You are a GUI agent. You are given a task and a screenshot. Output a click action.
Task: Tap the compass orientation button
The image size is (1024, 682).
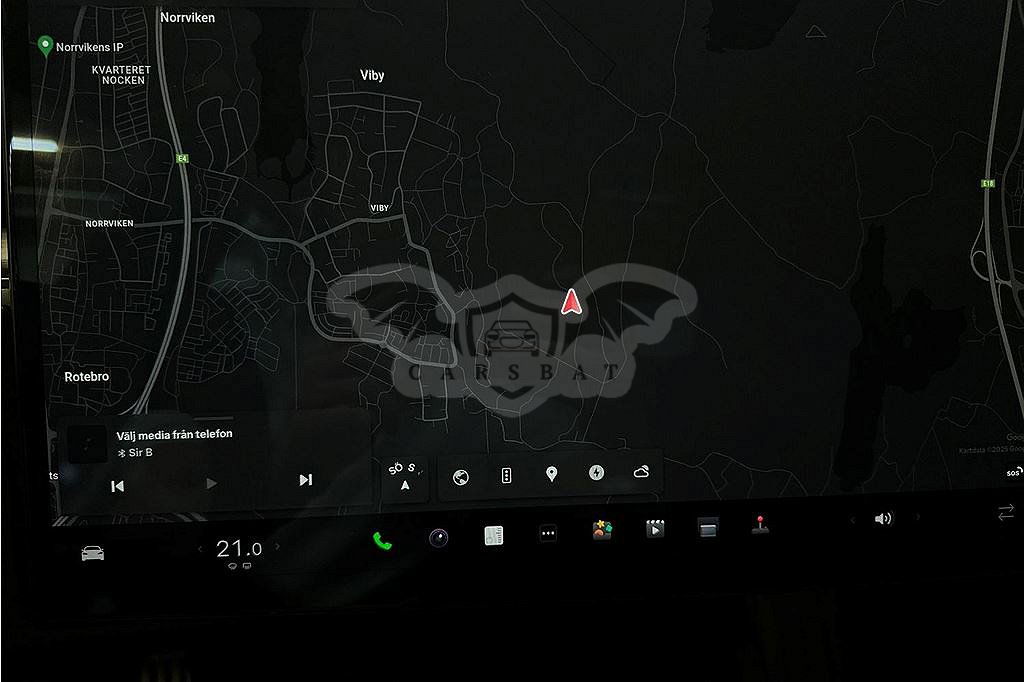(405, 477)
